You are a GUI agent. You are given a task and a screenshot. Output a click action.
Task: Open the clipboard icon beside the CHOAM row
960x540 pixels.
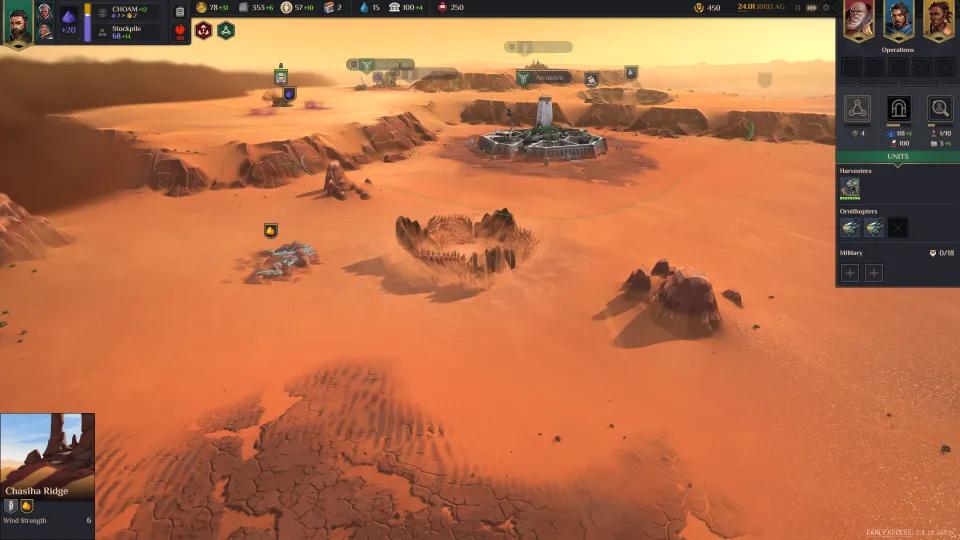(180, 12)
